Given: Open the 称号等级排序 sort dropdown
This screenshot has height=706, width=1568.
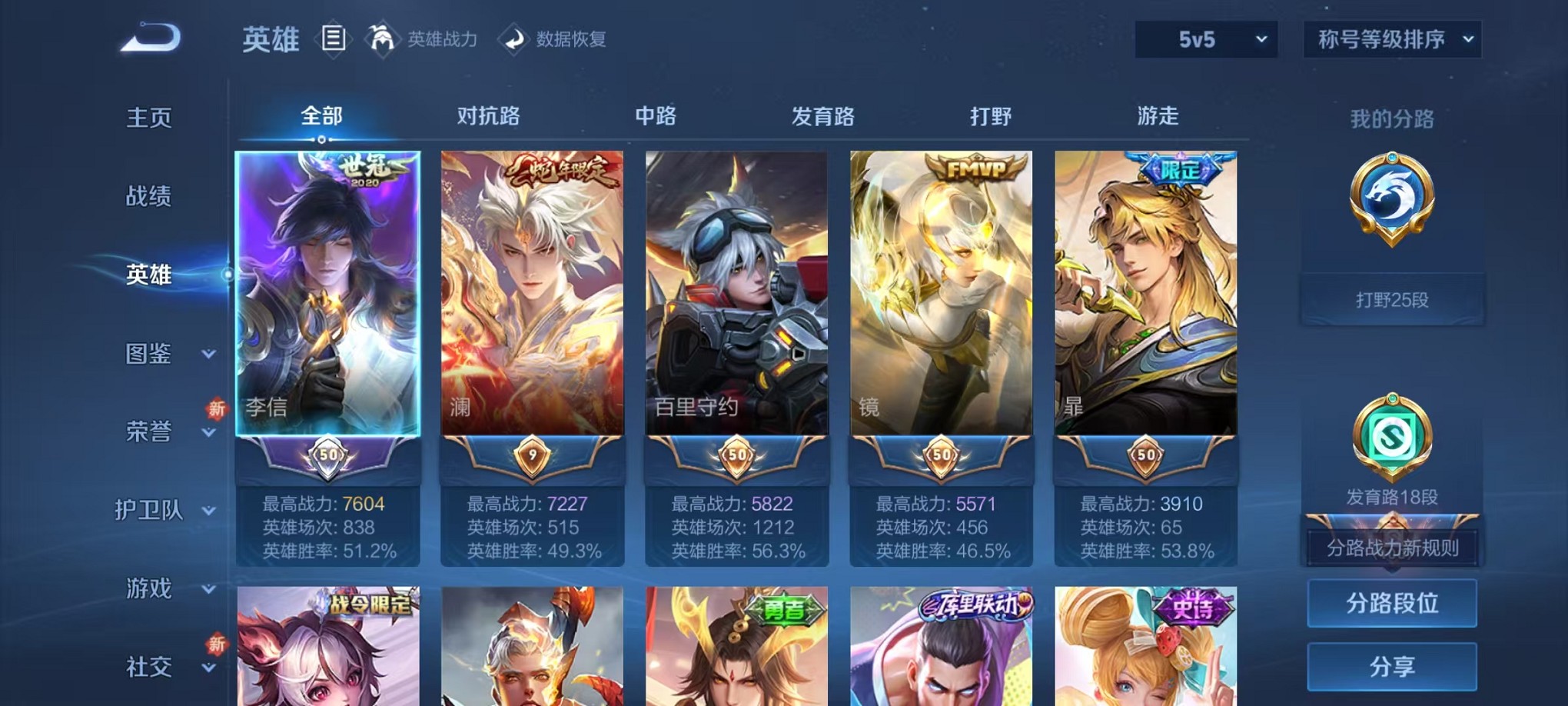Looking at the screenshot, I should (x=1391, y=38).
